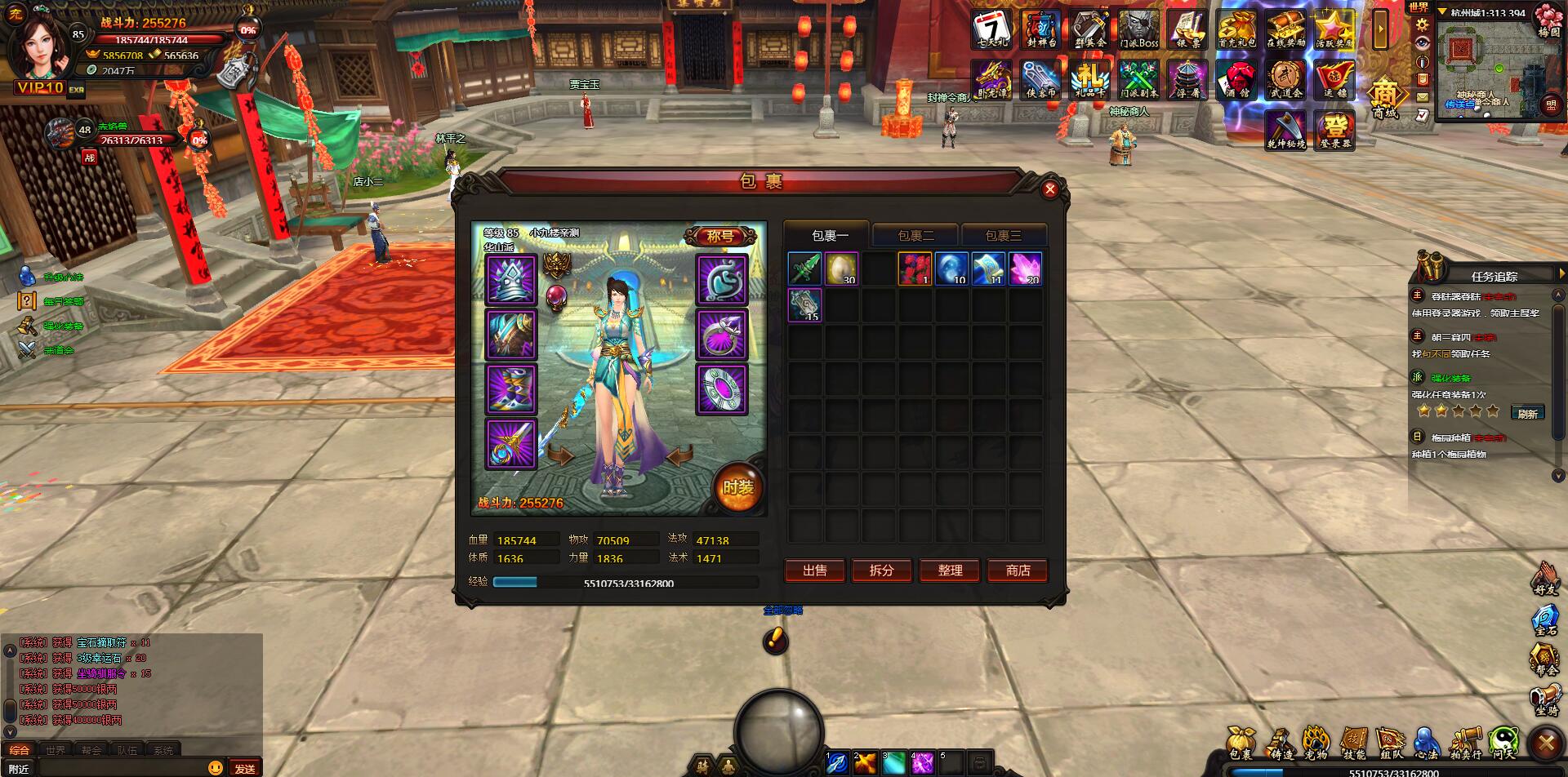Switch to the 包裹二 bag tab
The image size is (1568, 777).
[x=915, y=235]
